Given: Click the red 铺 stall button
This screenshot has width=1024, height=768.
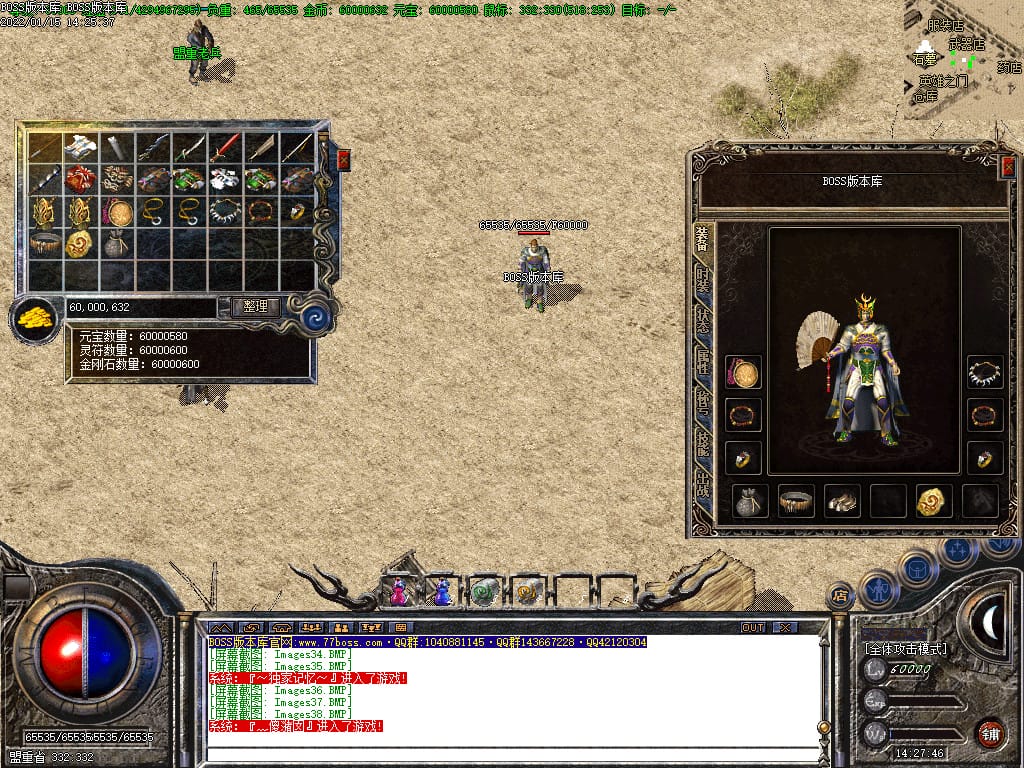Looking at the screenshot, I should pos(990,733).
